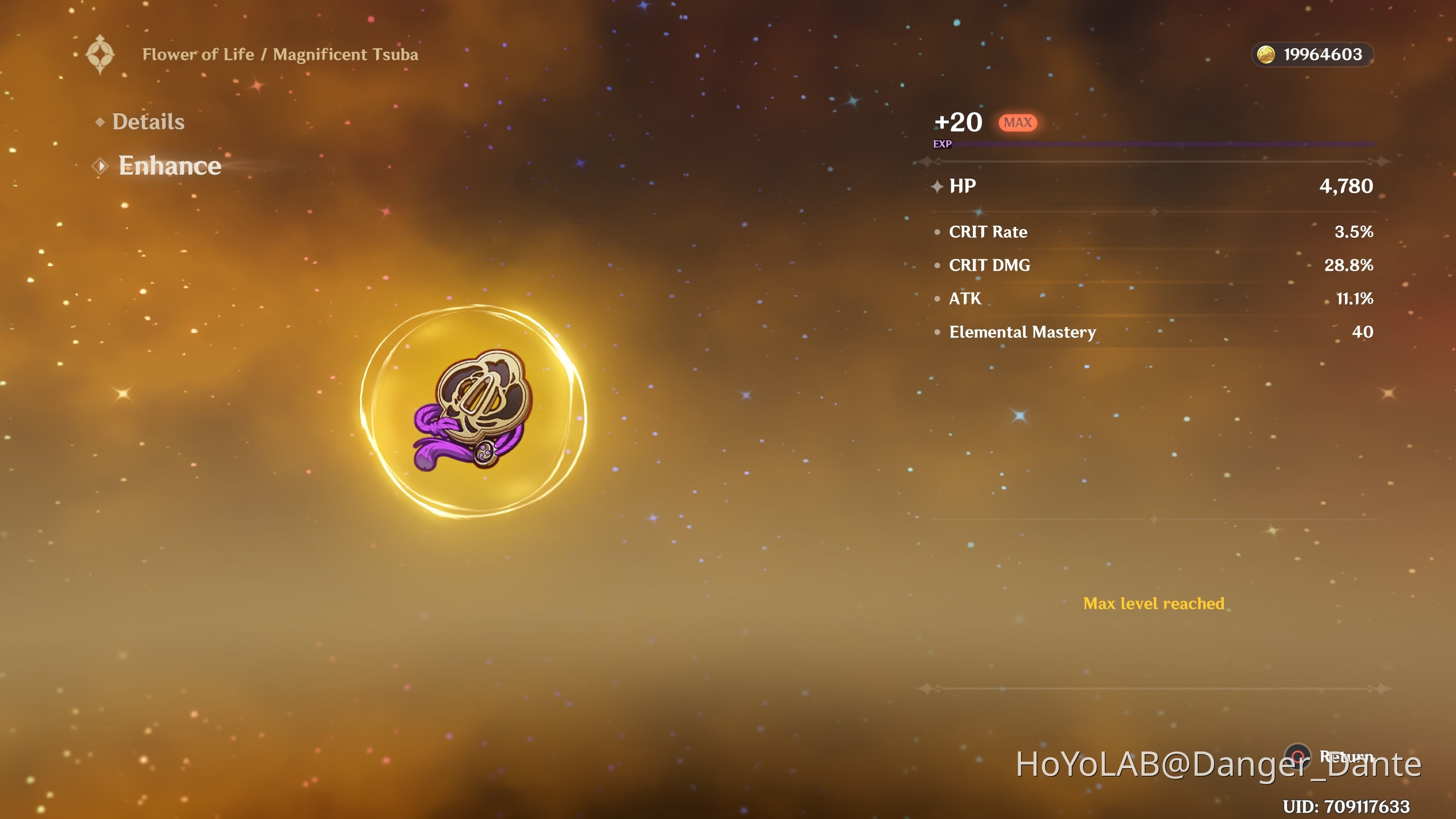Click the artifact emblem icon beside the title
The height and width of the screenshot is (819, 1456).
(100, 55)
